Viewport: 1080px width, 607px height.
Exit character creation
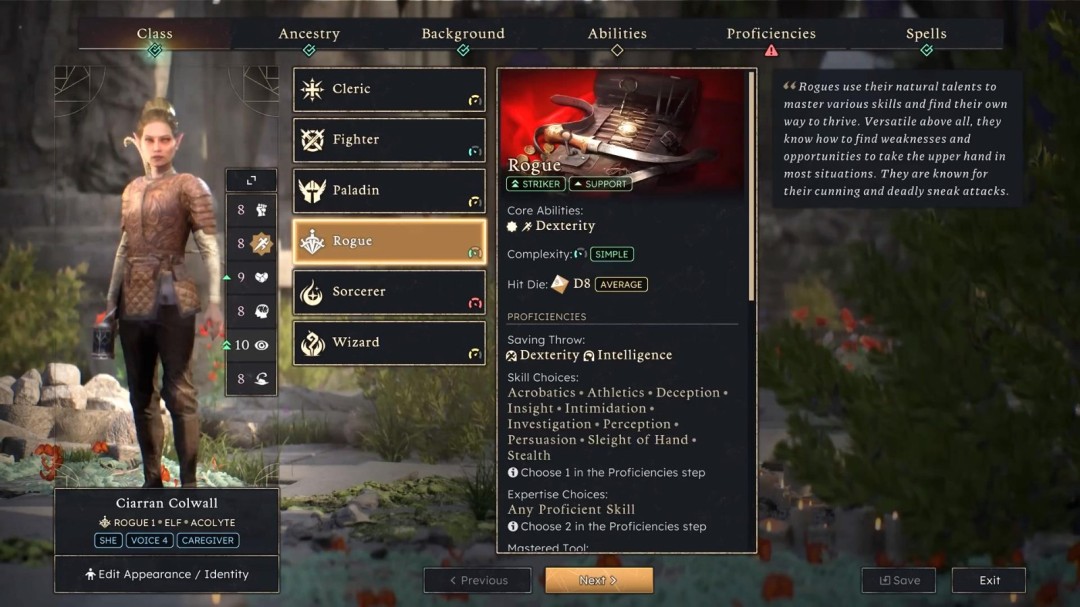[x=989, y=580]
